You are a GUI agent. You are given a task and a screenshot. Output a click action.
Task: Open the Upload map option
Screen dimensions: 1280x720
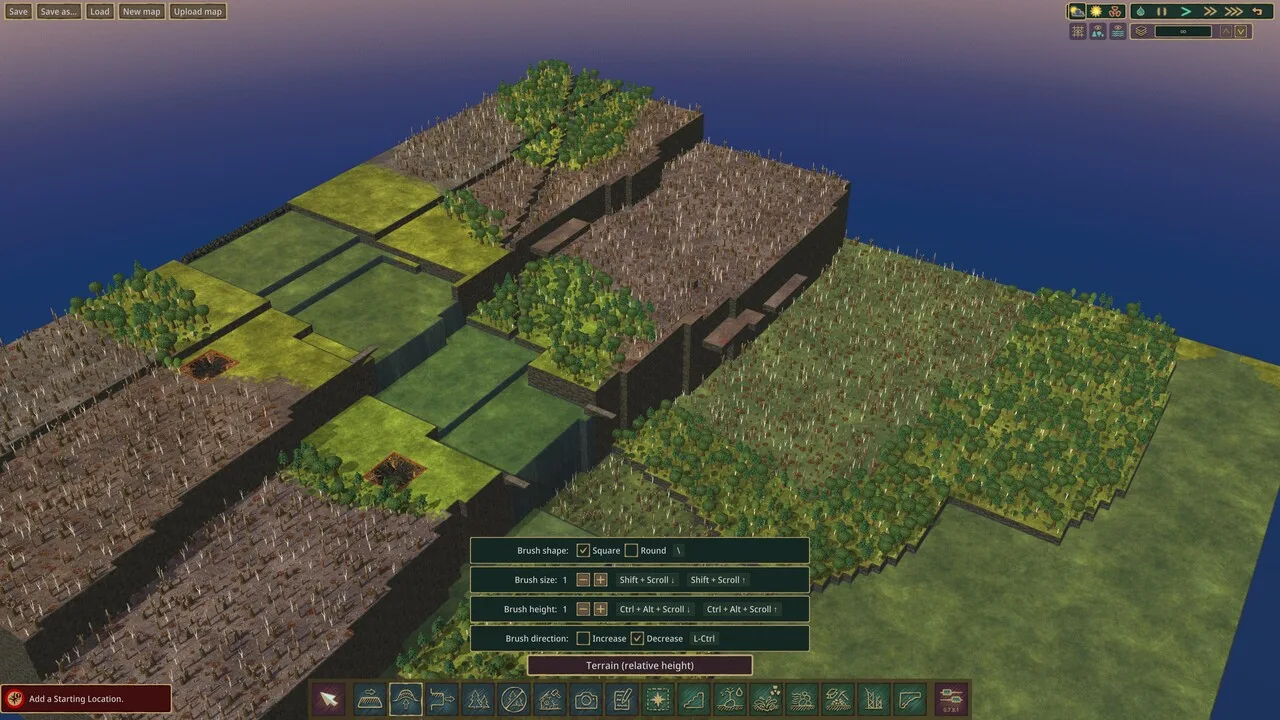[x=197, y=12]
